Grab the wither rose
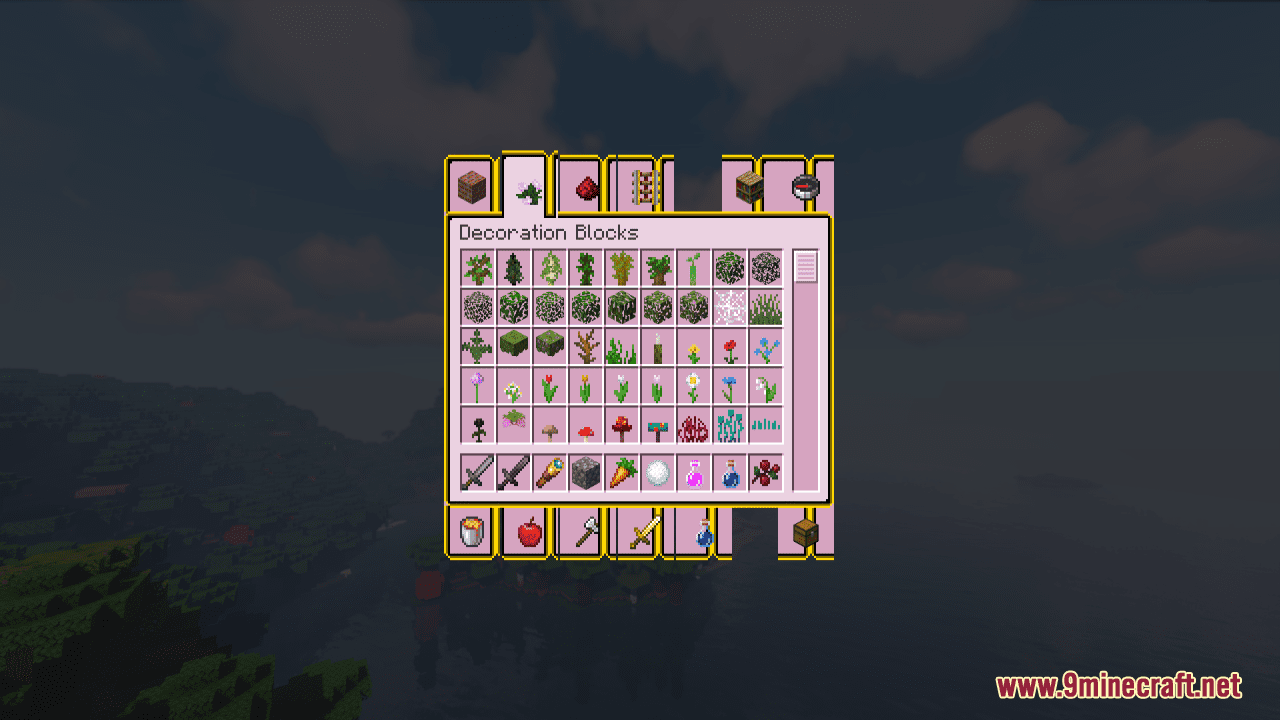 pyautogui.click(x=479, y=425)
